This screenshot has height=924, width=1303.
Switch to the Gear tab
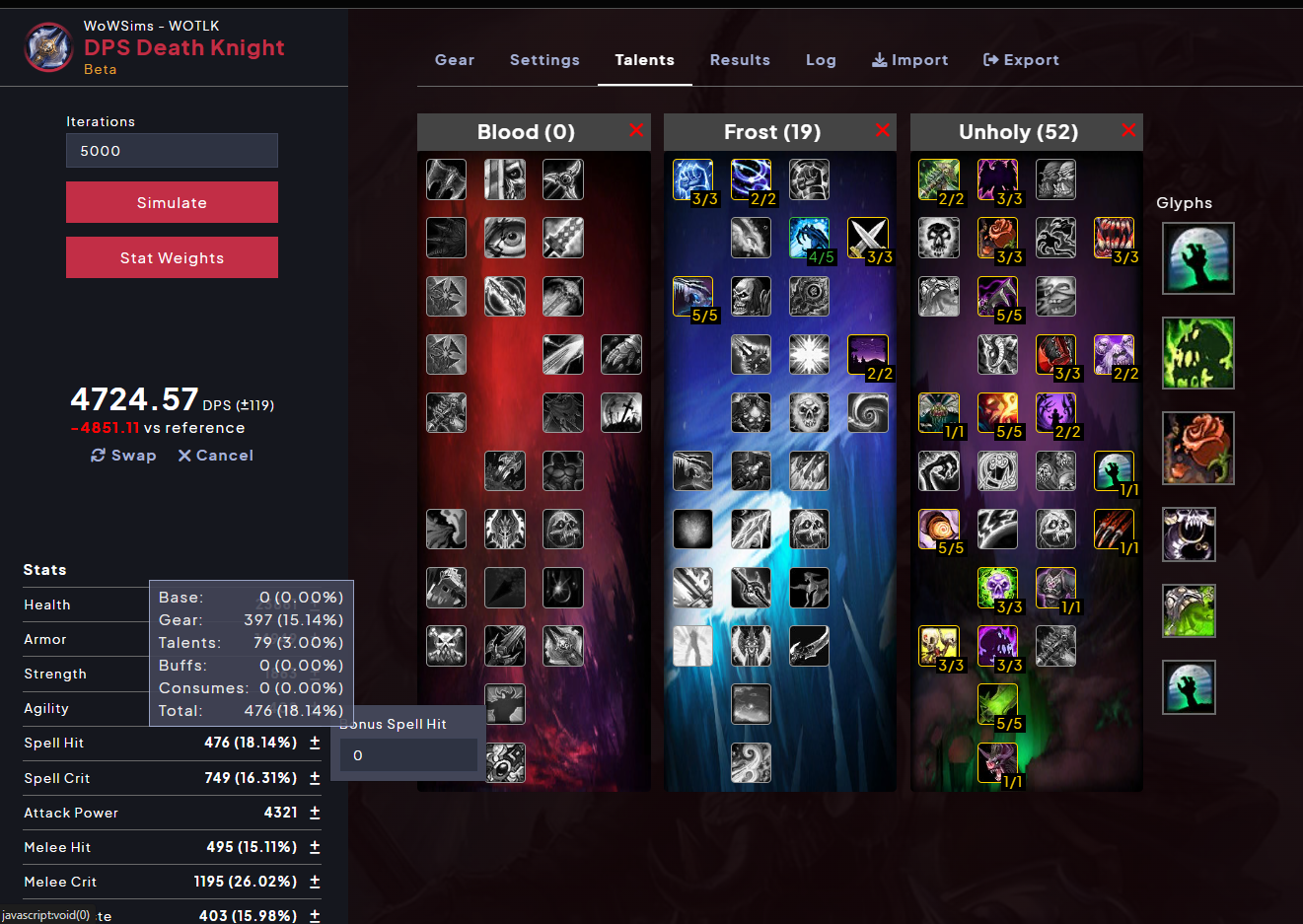tap(455, 59)
